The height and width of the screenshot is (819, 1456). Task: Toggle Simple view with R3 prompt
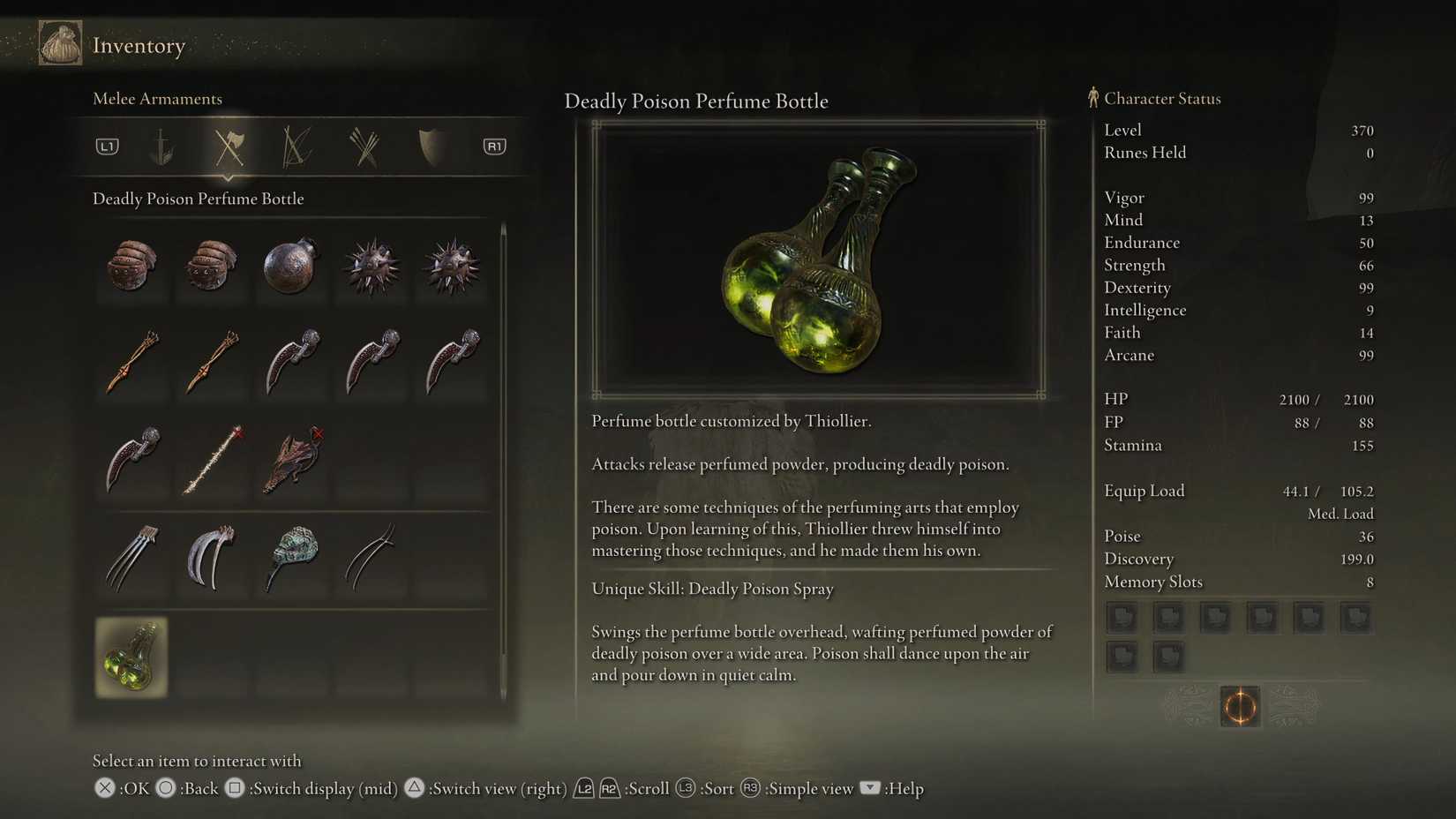[x=749, y=788]
